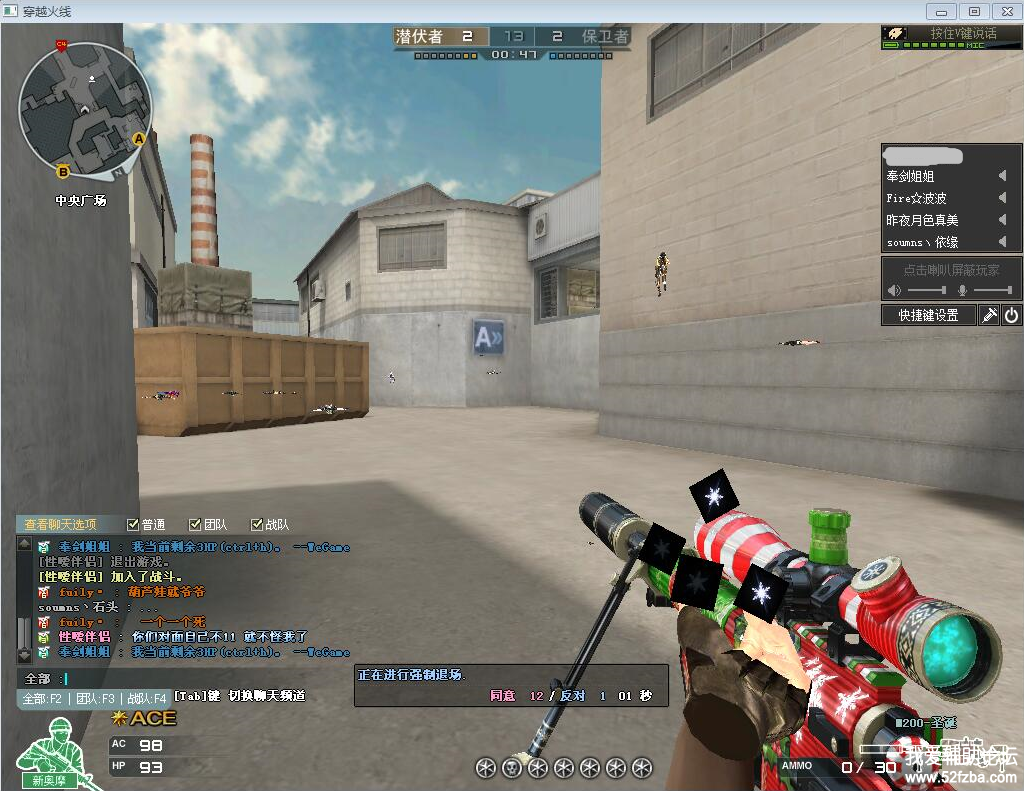
Task: Click the pin icon beside 快捷键设置
Action: tap(988, 315)
